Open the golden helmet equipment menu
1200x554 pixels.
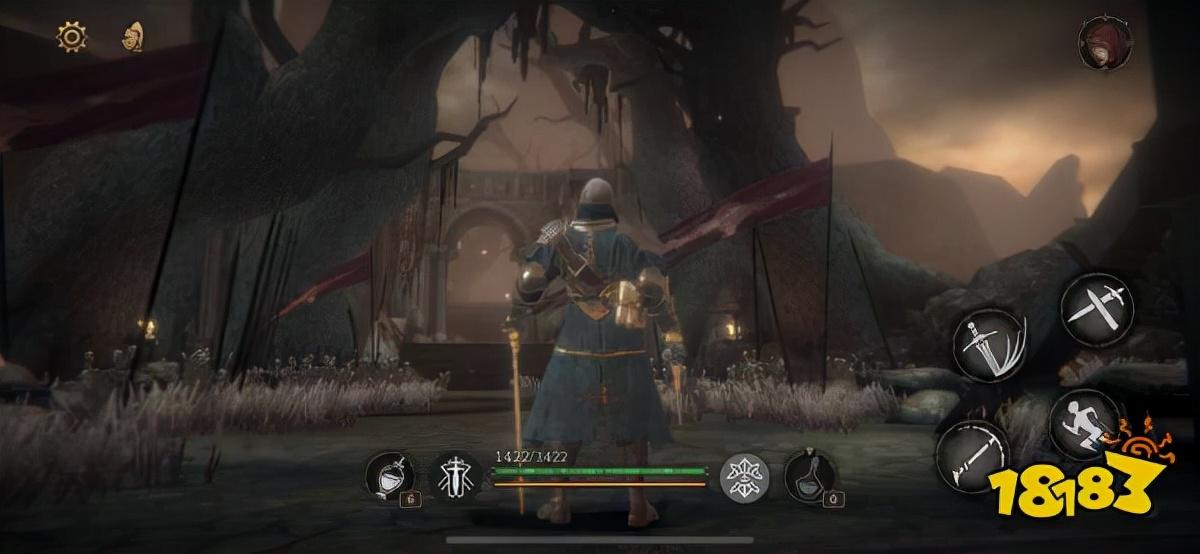(131, 38)
